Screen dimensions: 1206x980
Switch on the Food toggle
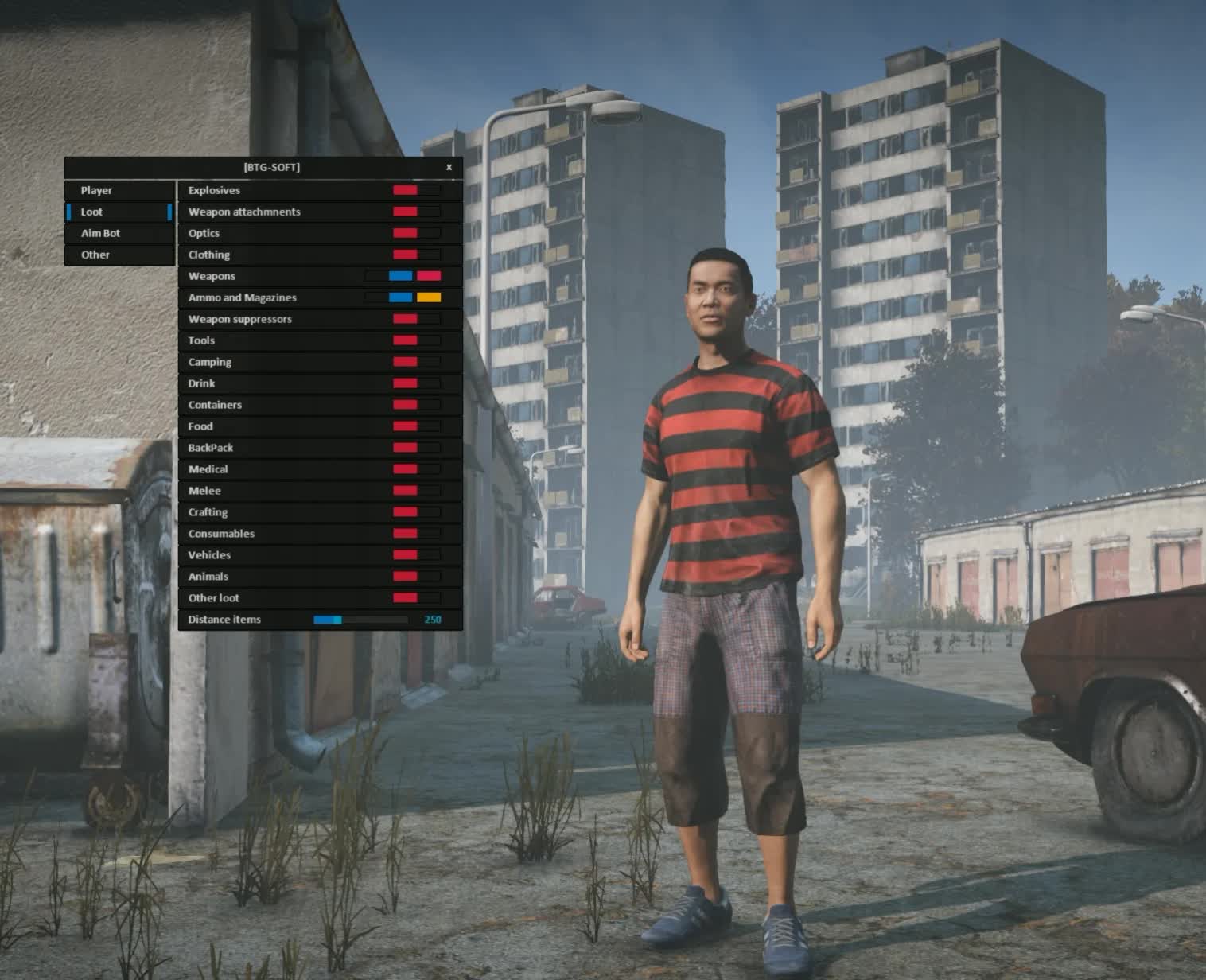[x=416, y=427]
